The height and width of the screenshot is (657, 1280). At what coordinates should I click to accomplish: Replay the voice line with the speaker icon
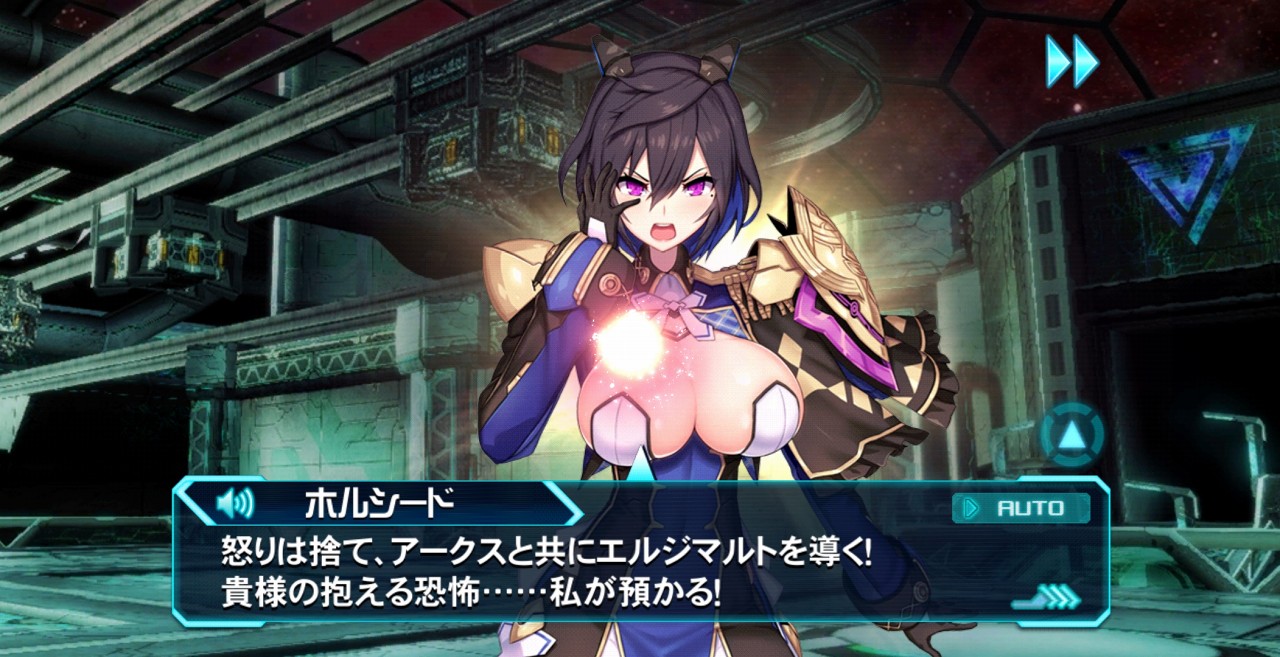tap(236, 503)
